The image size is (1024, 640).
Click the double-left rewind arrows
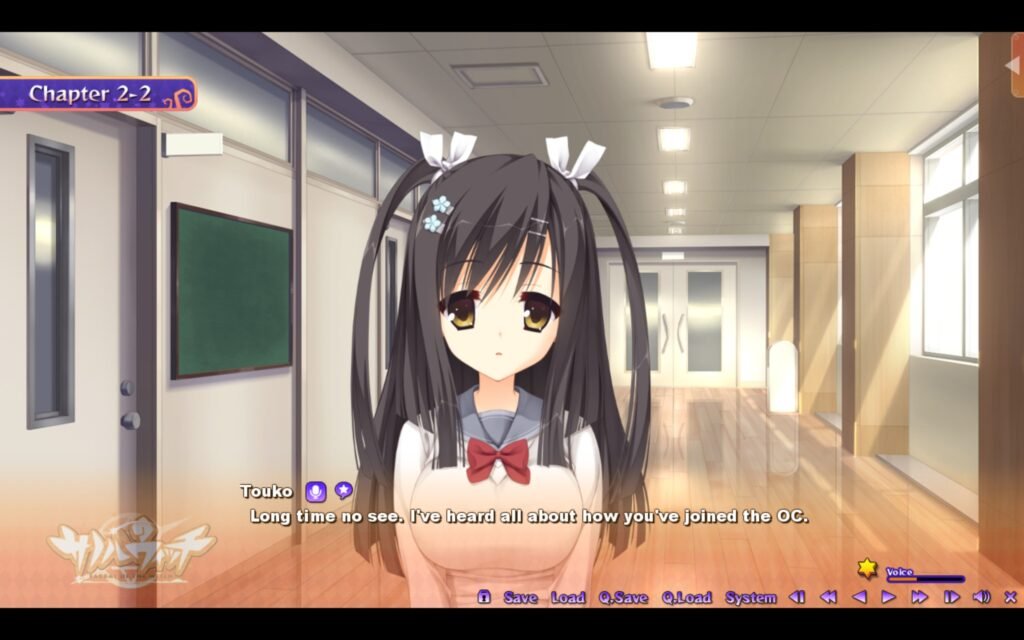point(828,597)
